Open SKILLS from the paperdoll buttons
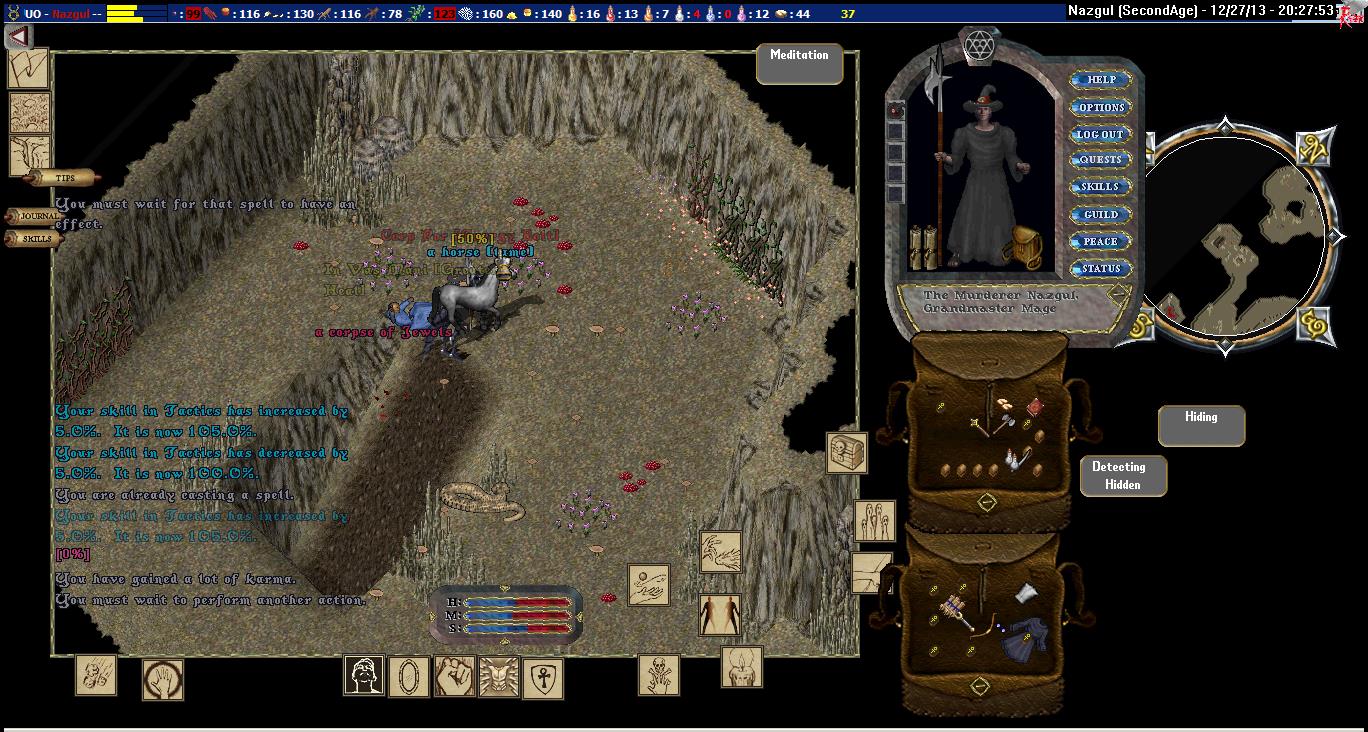Viewport: 1368px width, 732px height. click(x=1100, y=187)
